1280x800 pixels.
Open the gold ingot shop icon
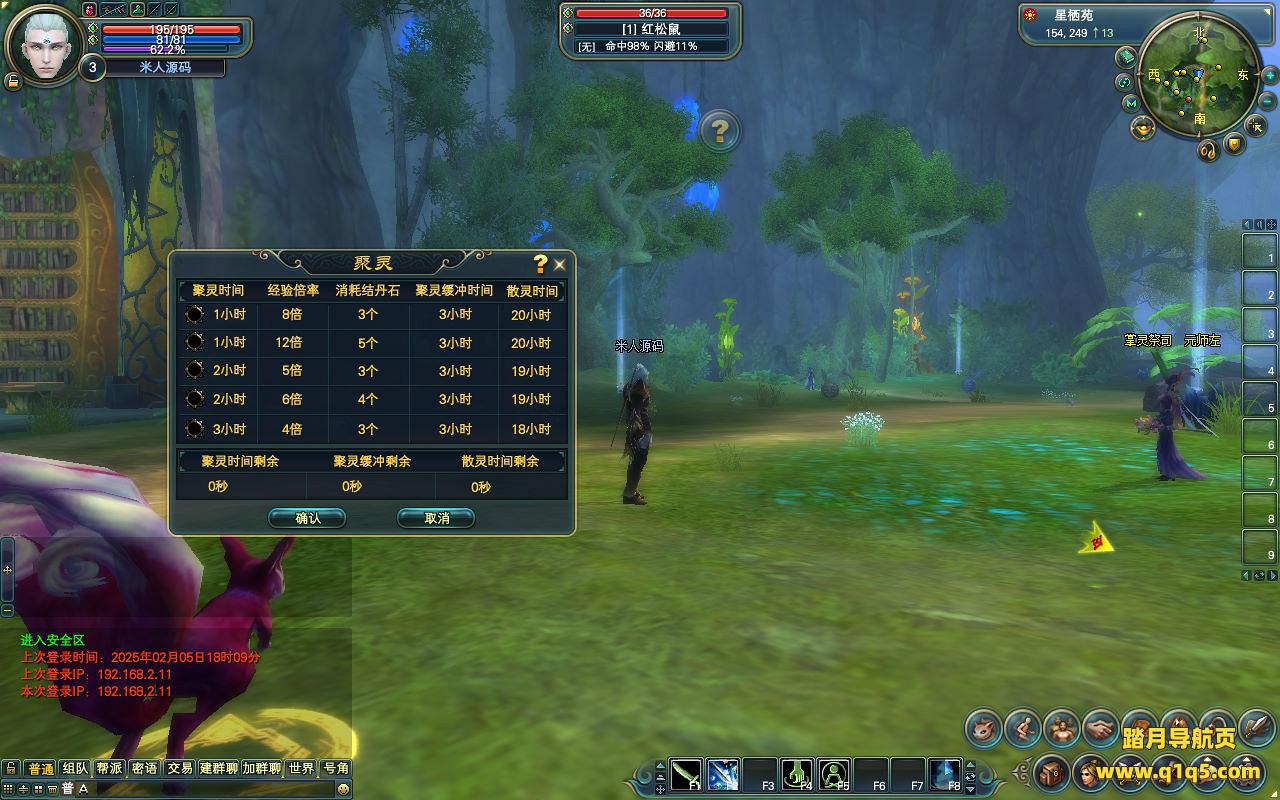[x=1143, y=128]
